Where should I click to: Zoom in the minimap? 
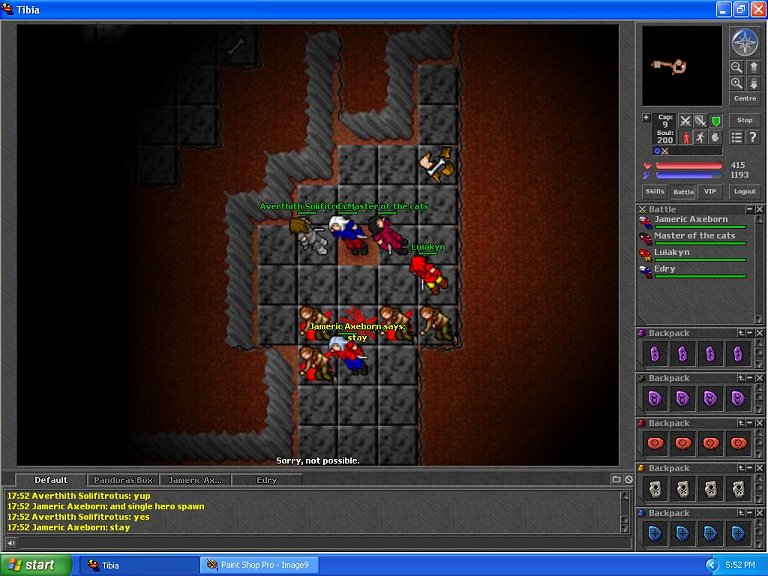click(x=736, y=83)
